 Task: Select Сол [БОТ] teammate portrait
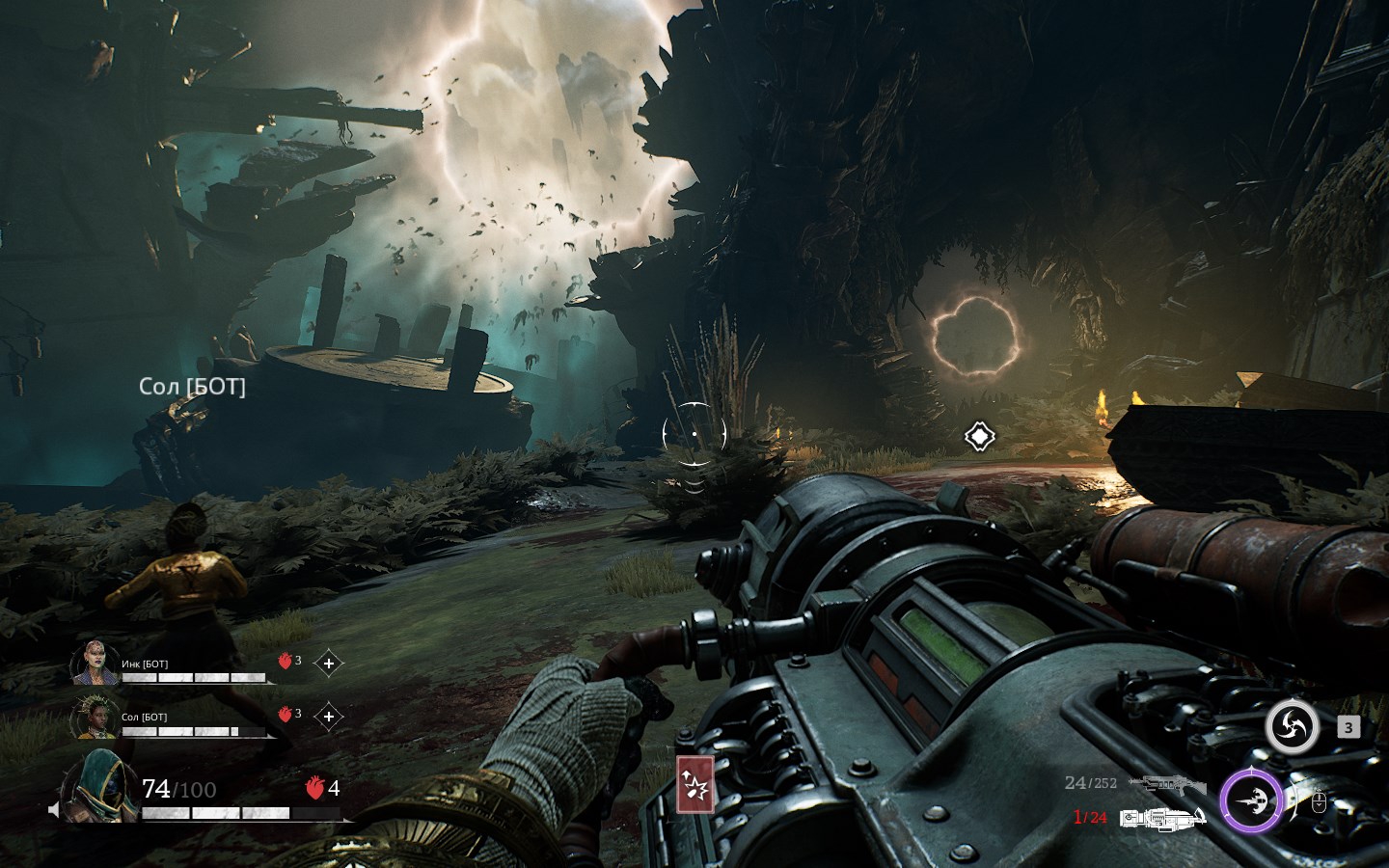pyautogui.click(x=95, y=718)
